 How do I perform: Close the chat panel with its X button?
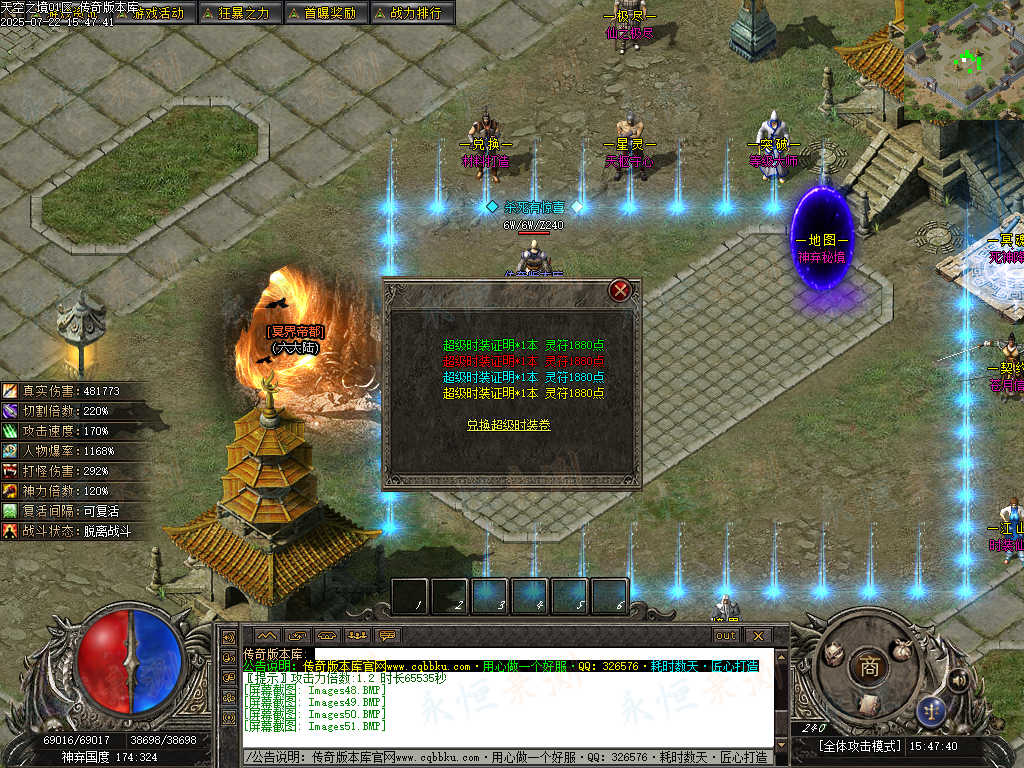[758, 635]
